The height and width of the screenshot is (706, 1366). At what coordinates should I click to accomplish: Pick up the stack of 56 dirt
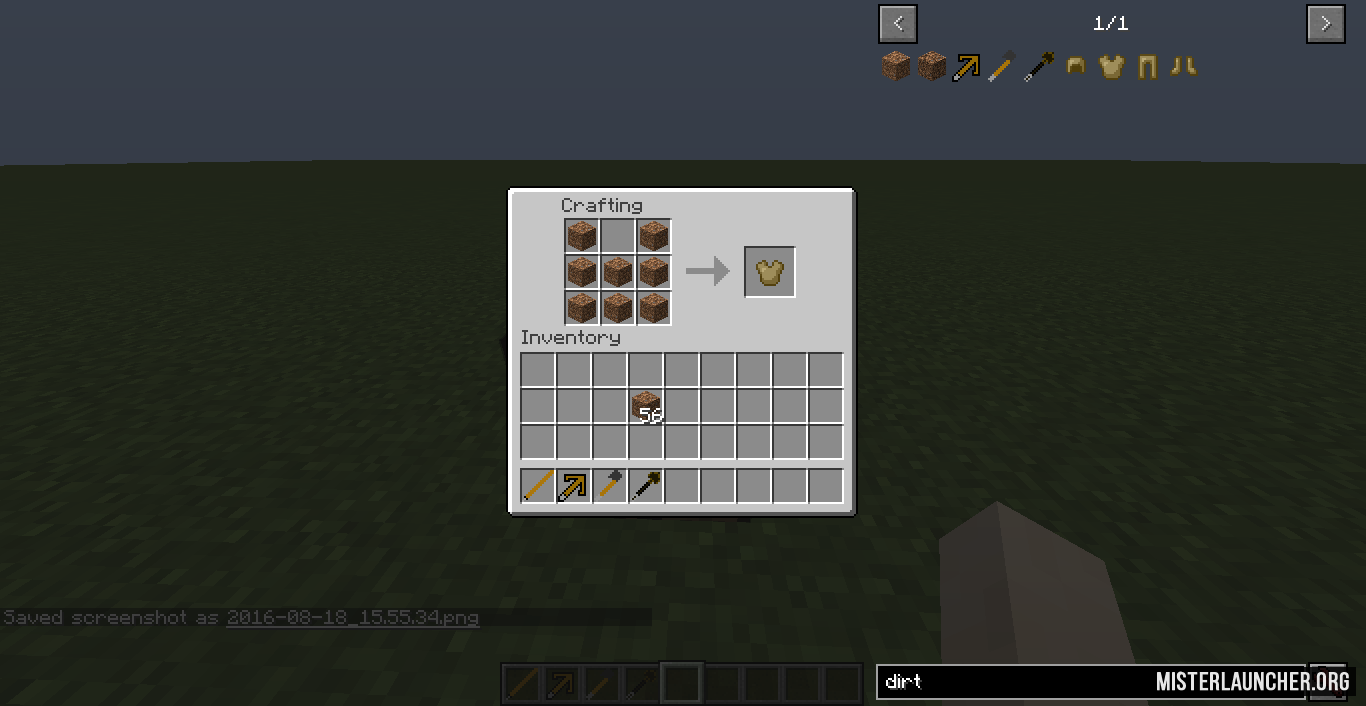click(x=646, y=407)
